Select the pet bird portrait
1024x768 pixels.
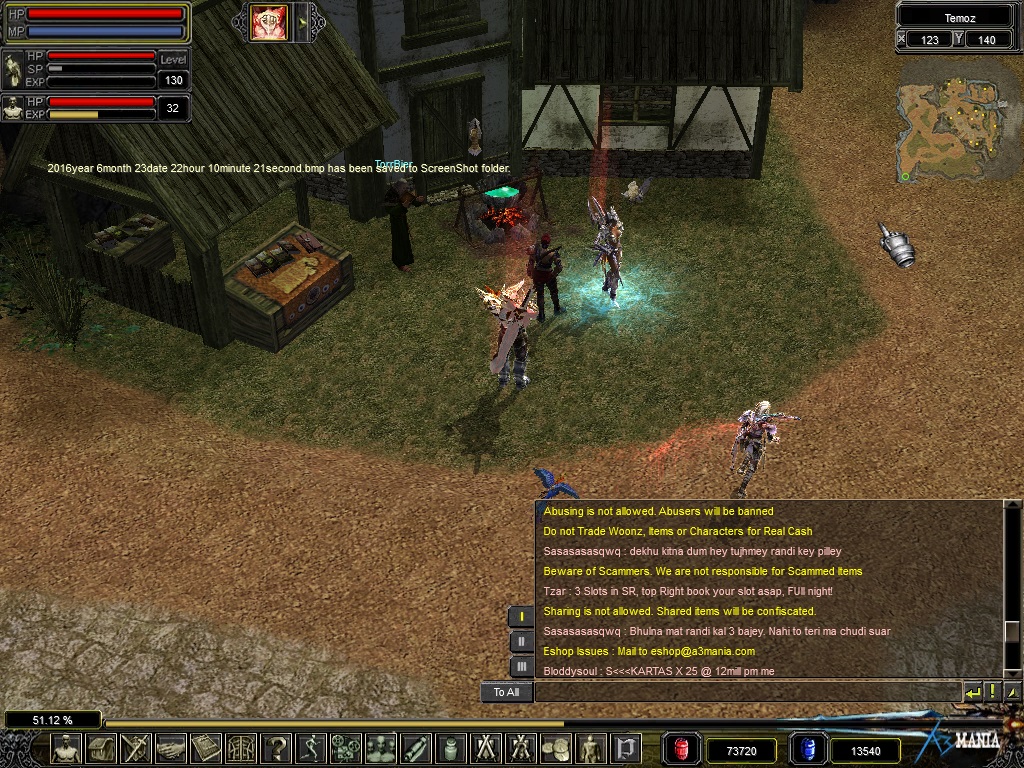click(x=13, y=69)
